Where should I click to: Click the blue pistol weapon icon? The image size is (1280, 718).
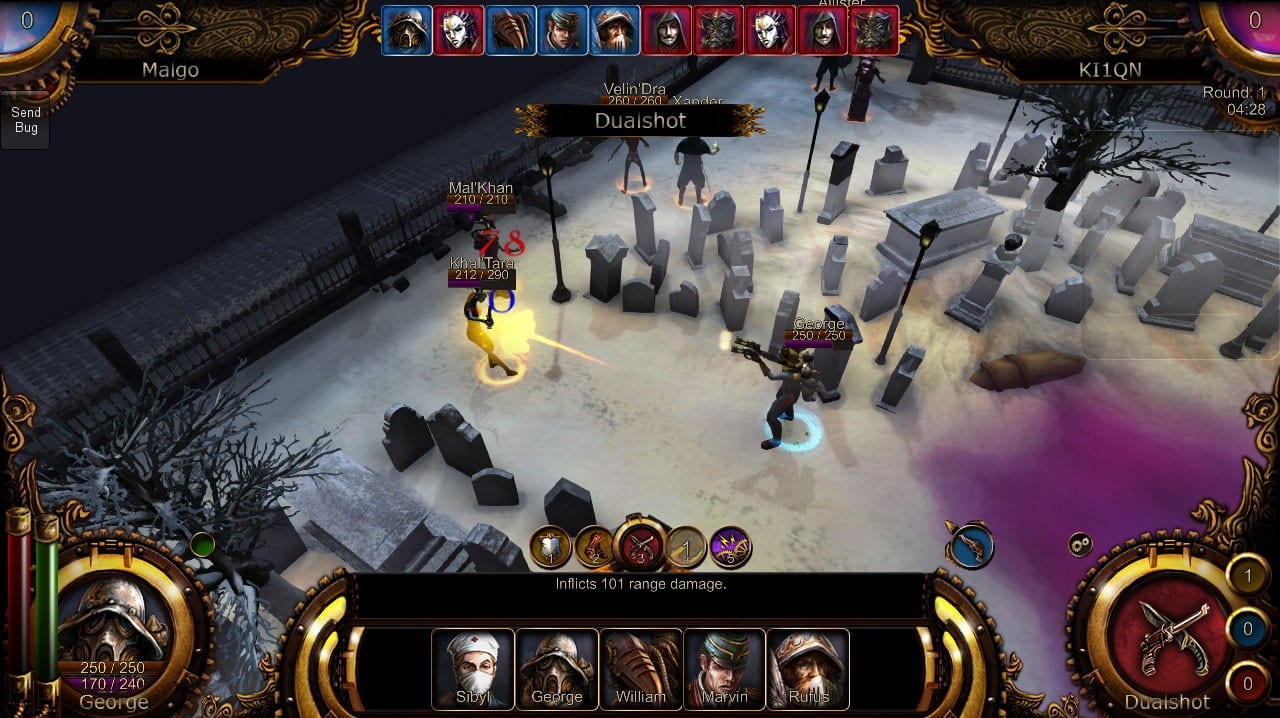pyautogui.click(x=970, y=547)
